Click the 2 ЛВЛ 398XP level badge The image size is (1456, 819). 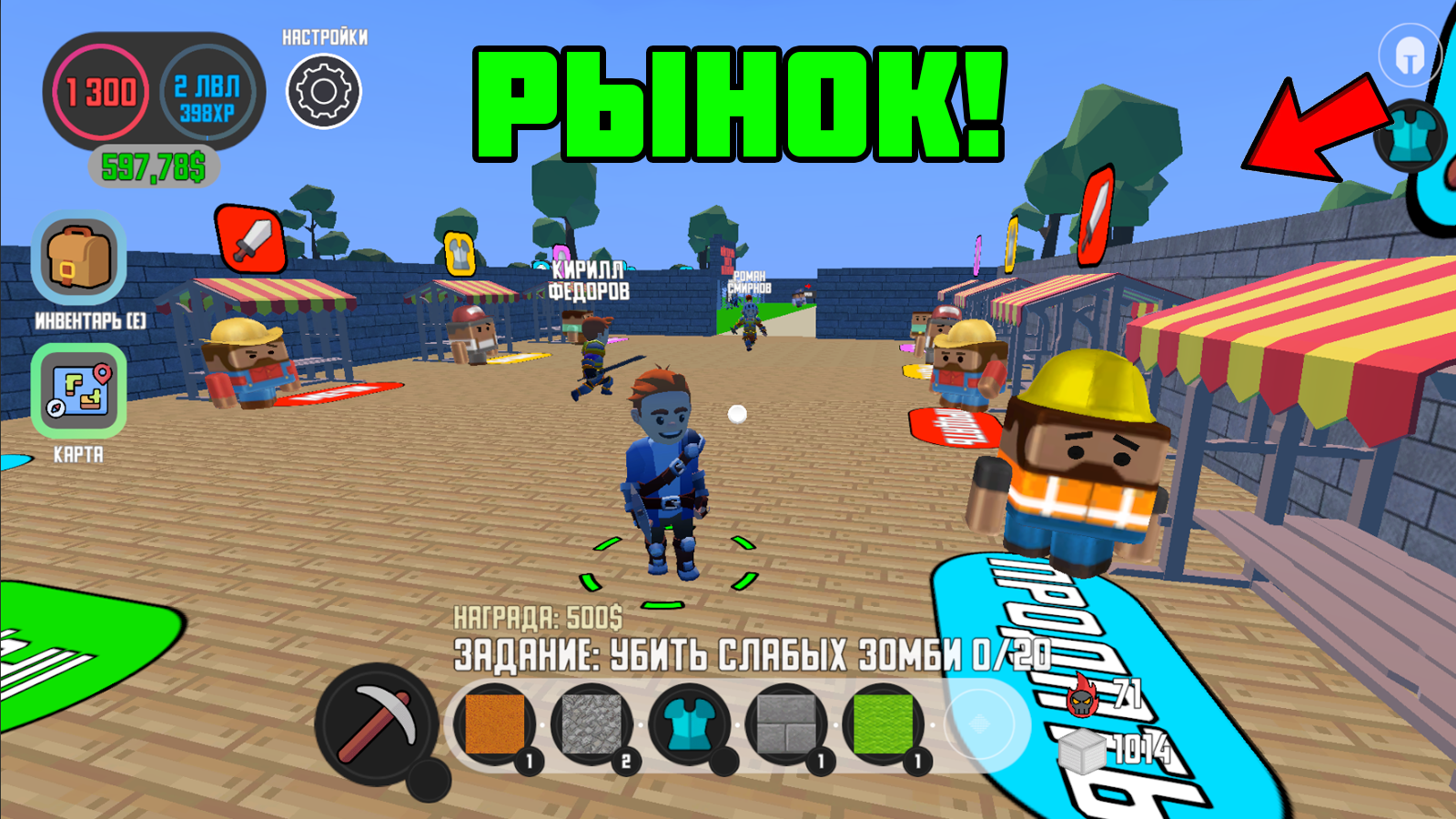pos(205,94)
